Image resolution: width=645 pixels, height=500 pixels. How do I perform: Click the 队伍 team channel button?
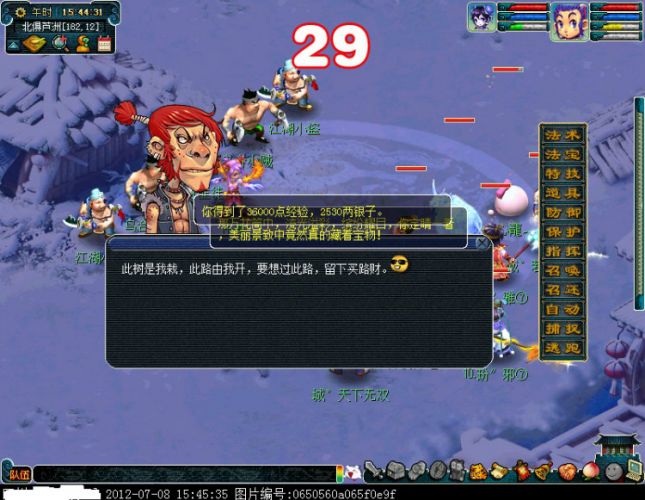[x=17, y=475]
